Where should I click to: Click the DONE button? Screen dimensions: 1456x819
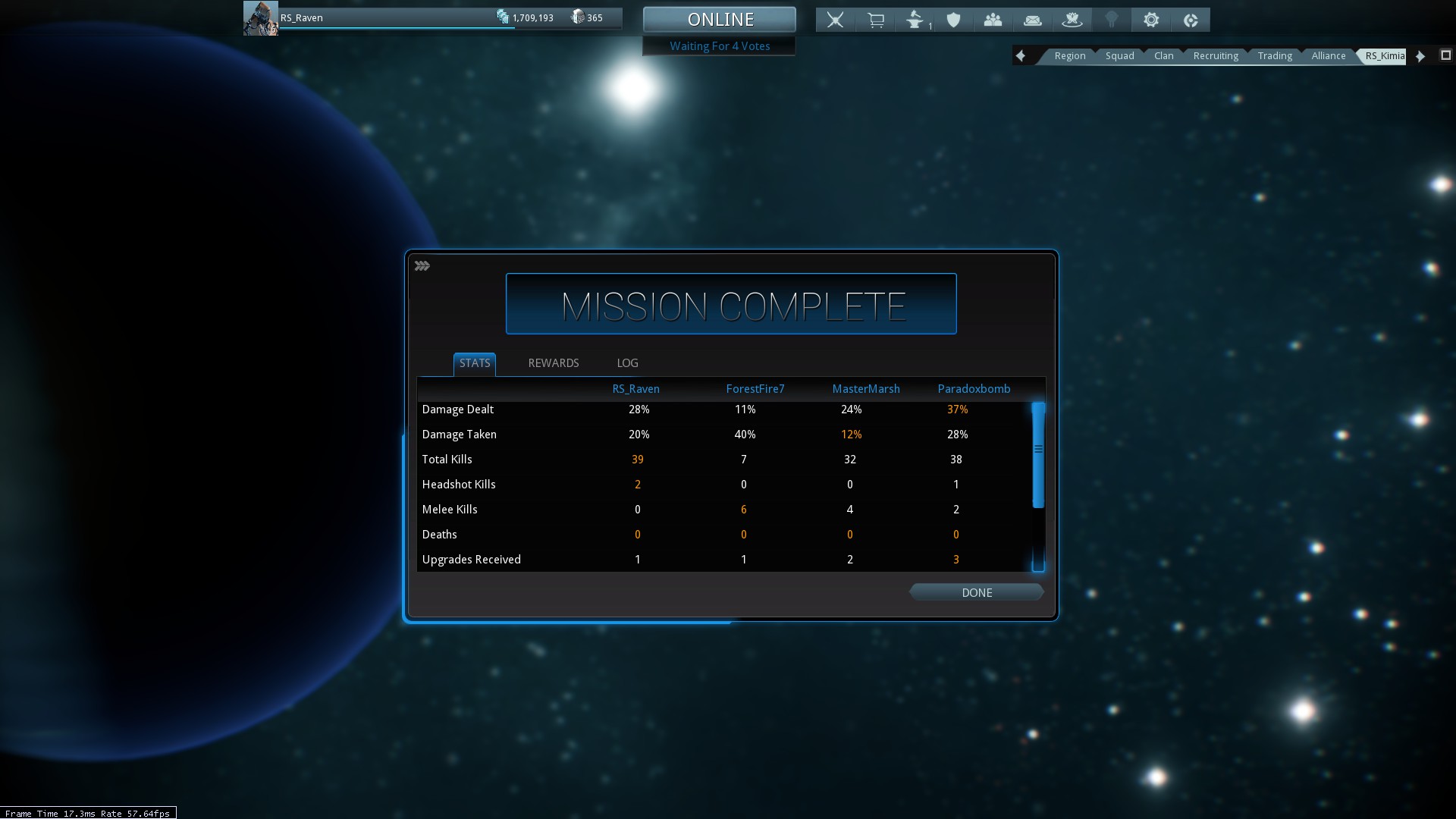pyautogui.click(x=976, y=592)
